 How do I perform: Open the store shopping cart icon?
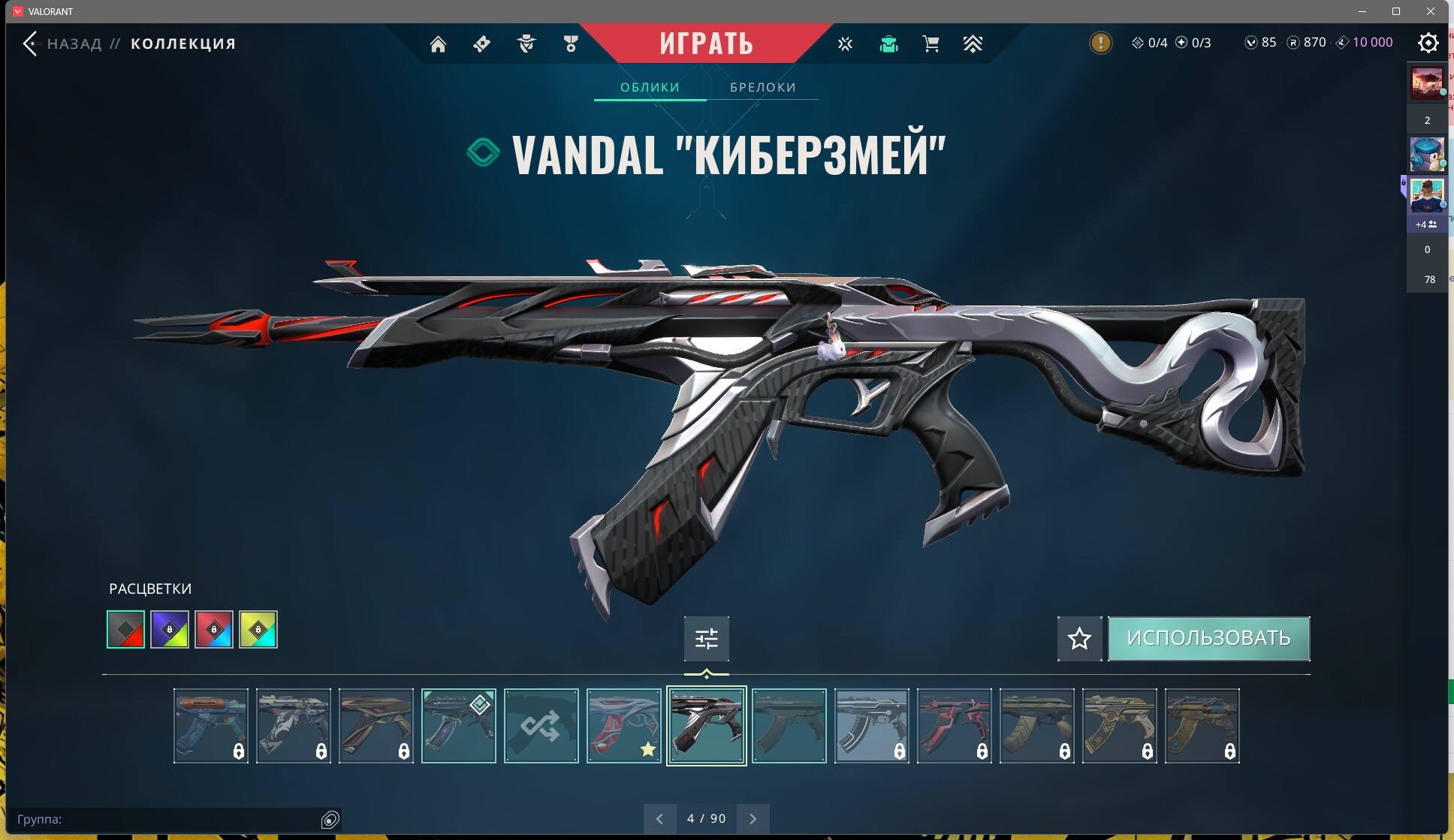click(x=931, y=44)
